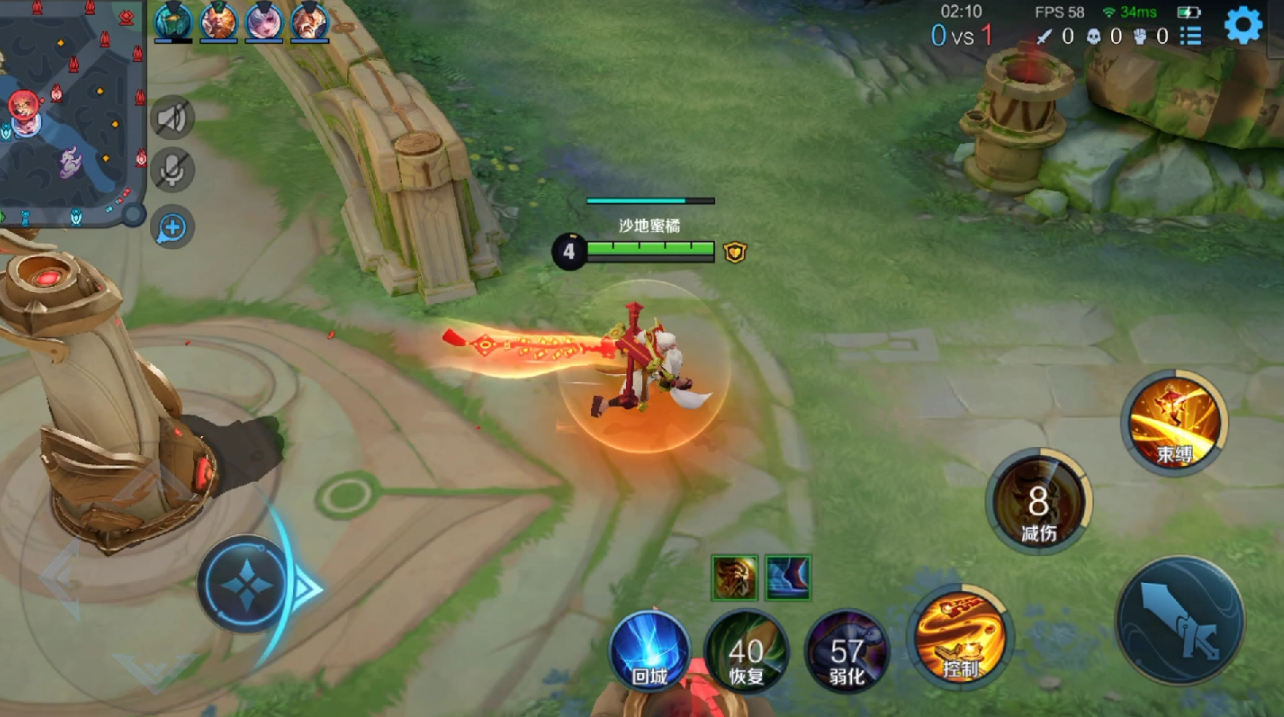Viewport: 1284px width, 717px height.
Task: Activate the 回城 recall button
Action: point(650,652)
